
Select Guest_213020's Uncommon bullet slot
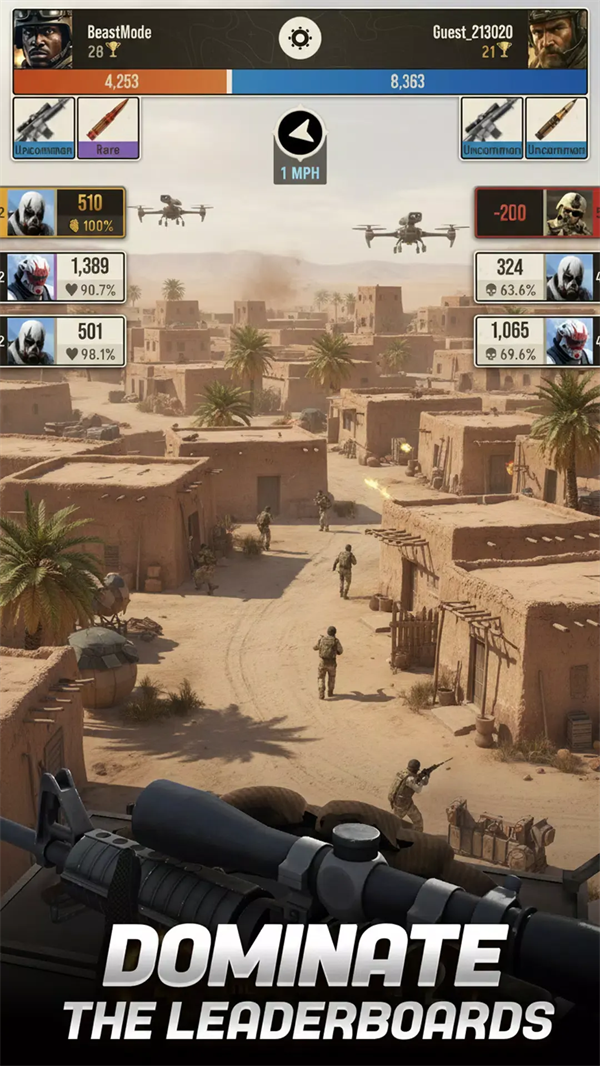click(556, 128)
